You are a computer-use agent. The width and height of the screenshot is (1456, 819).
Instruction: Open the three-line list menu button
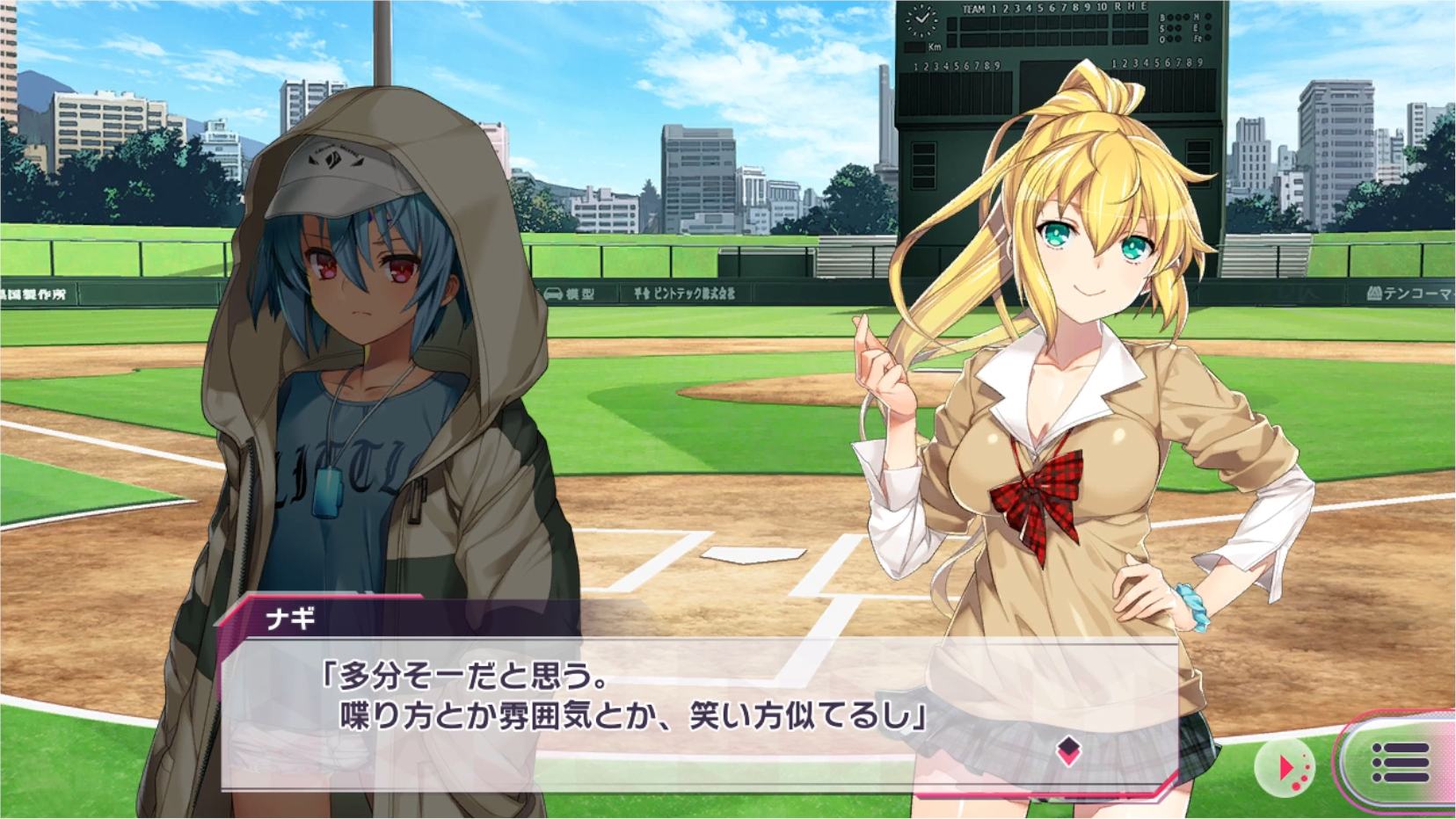[1400, 762]
